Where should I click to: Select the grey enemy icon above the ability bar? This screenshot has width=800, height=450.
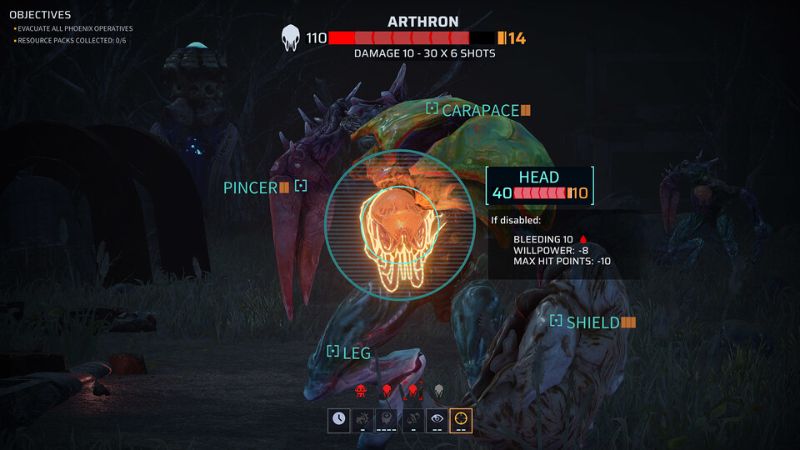[x=437, y=390]
